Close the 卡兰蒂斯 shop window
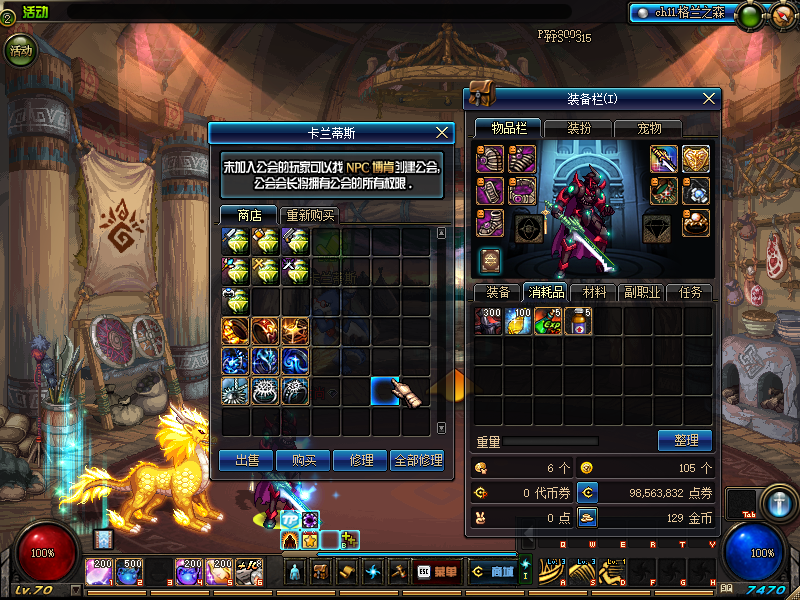 pos(442,132)
